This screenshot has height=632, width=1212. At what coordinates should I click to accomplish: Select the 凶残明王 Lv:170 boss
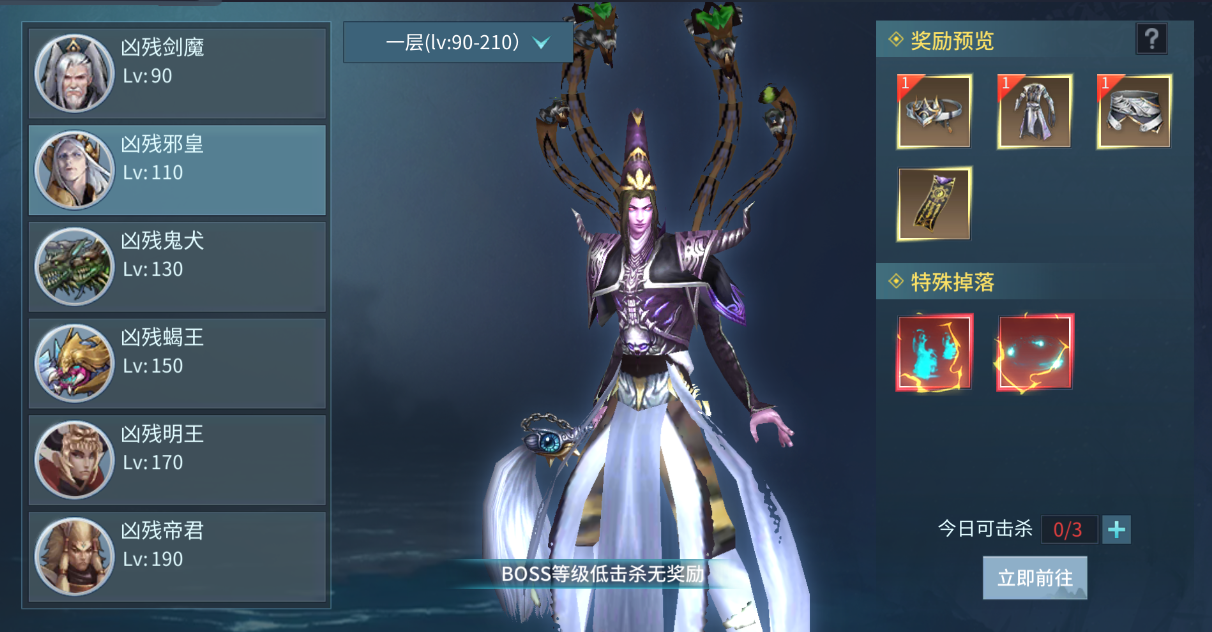(178, 461)
